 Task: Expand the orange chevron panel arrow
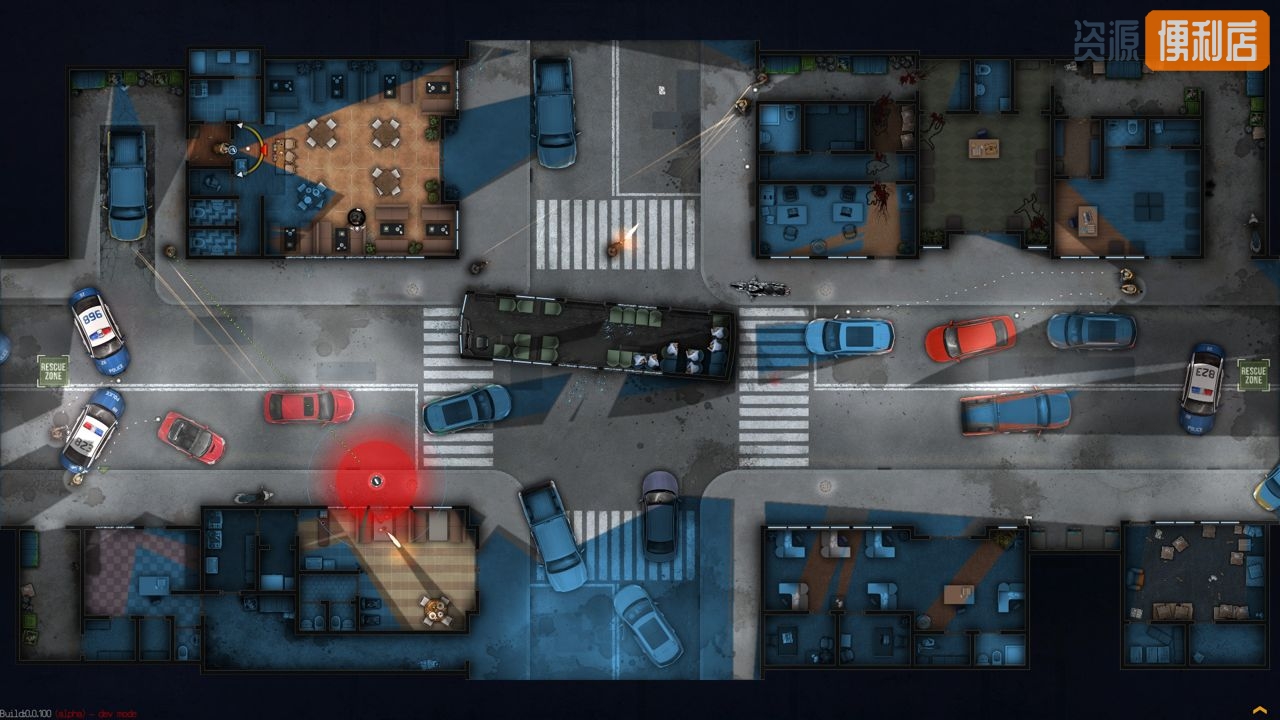click(x=1259, y=709)
